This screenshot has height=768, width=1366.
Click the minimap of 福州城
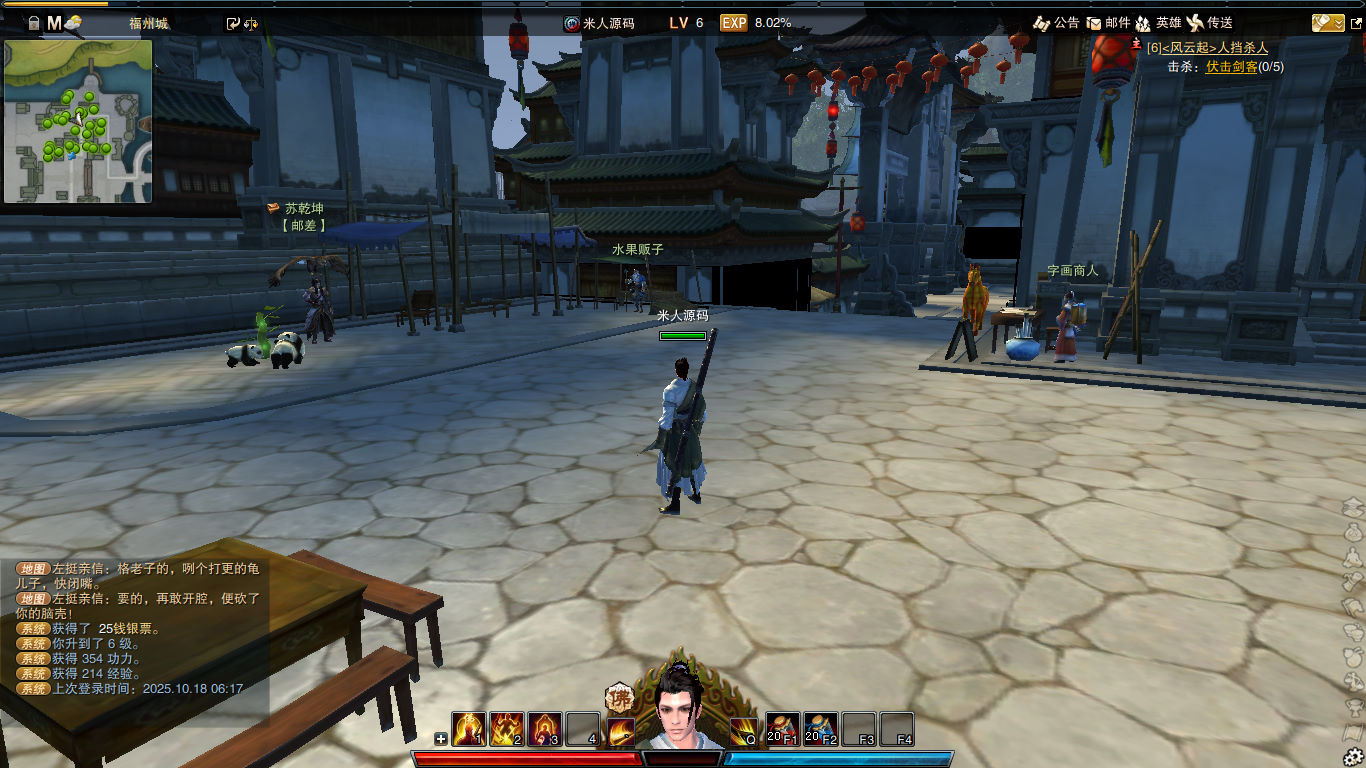[78, 121]
